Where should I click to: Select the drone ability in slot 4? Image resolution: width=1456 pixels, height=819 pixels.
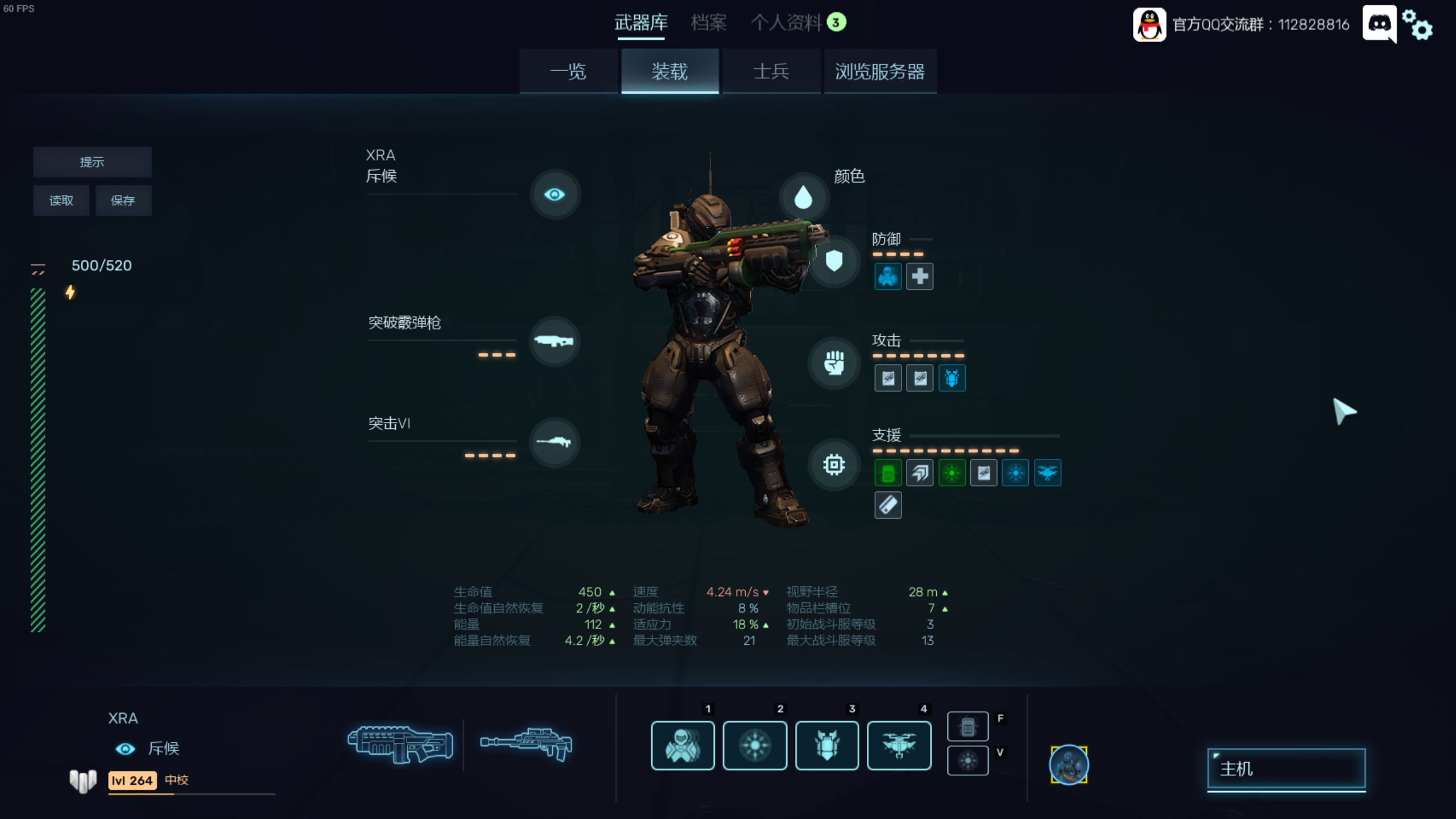click(x=899, y=745)
